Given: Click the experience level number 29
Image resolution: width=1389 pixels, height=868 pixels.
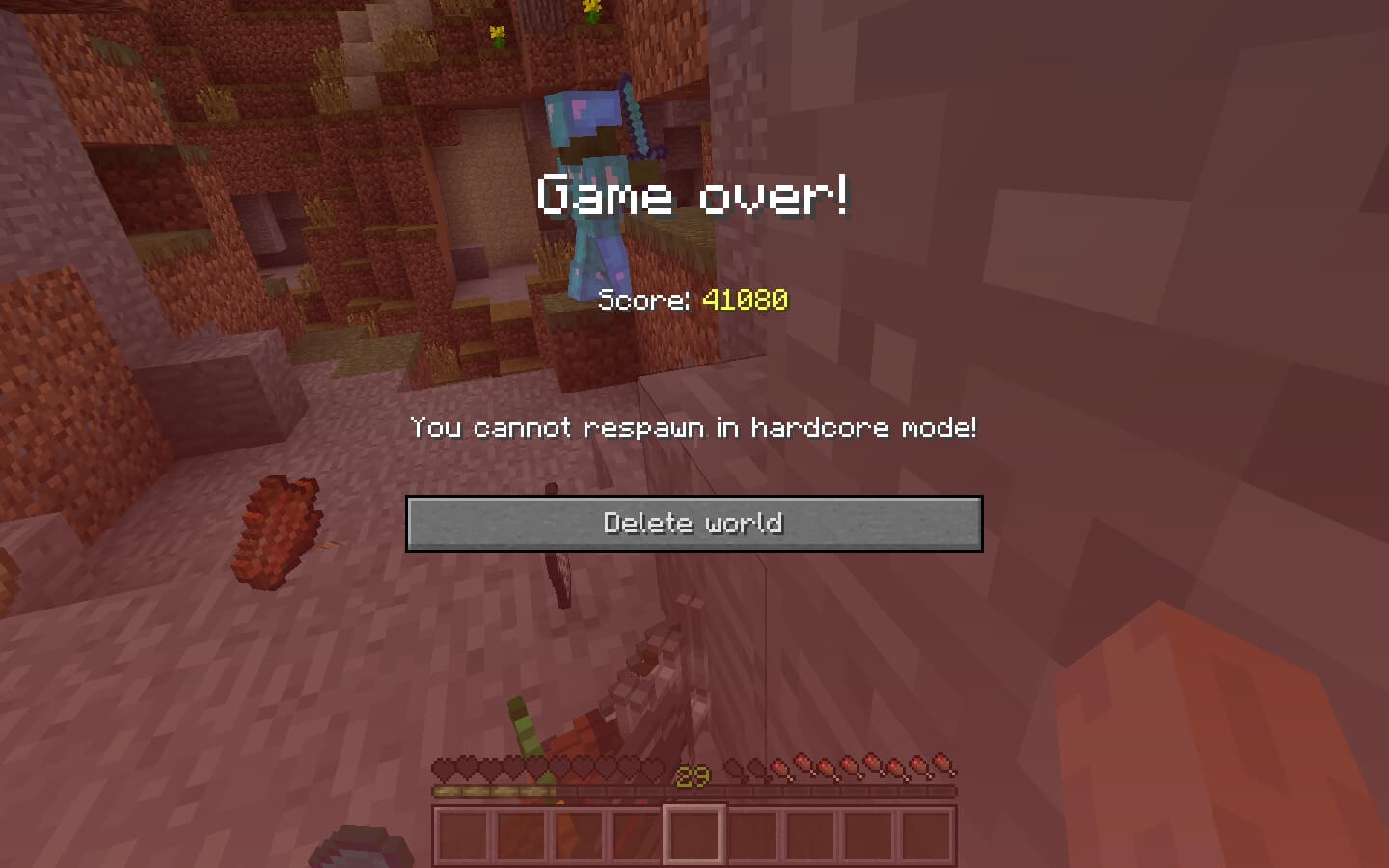Looking at the screenshot, I should (x=691, y=777).
